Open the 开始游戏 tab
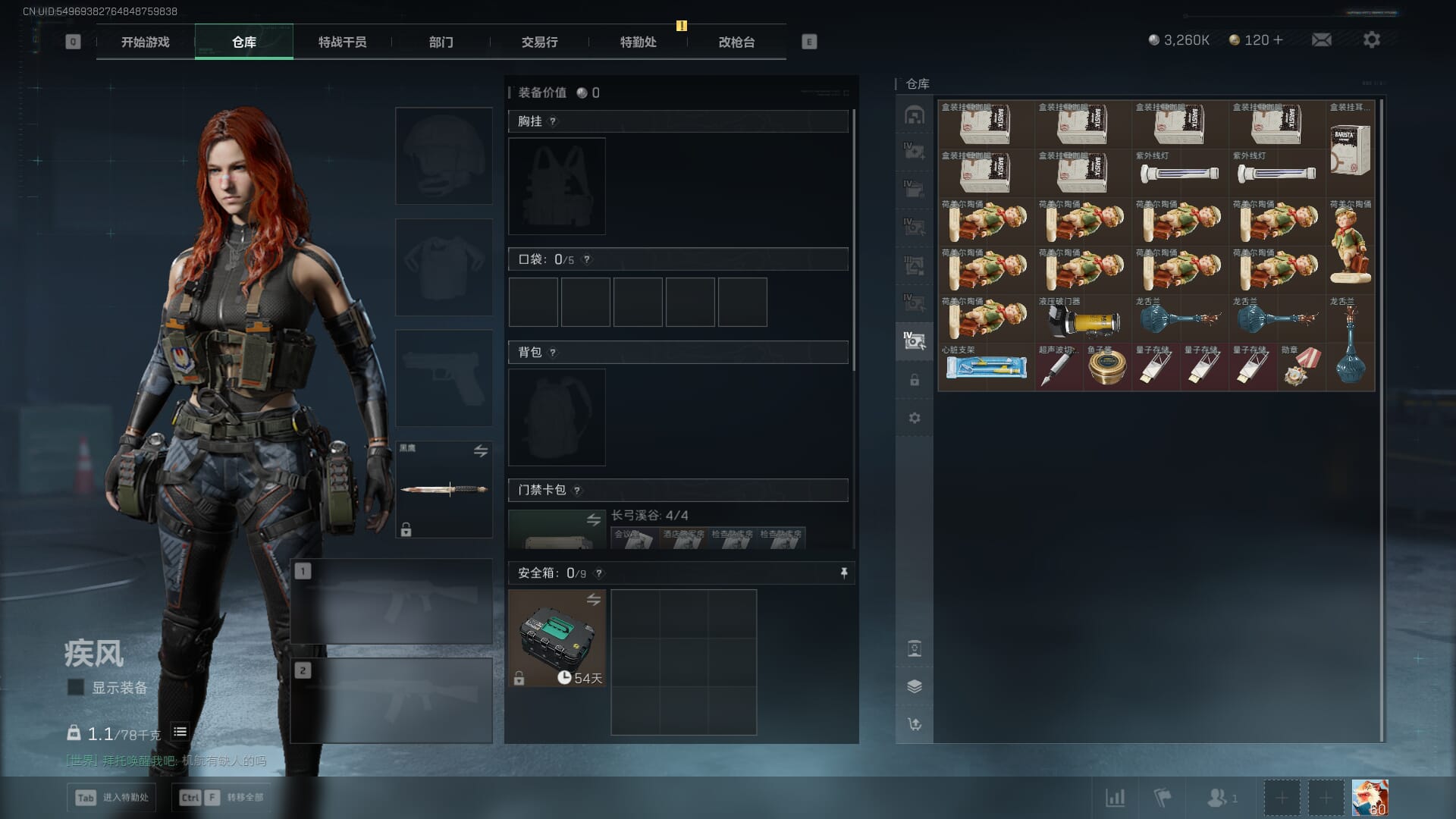This screenshot has width=1456, height=819. (x=145, y=42)
